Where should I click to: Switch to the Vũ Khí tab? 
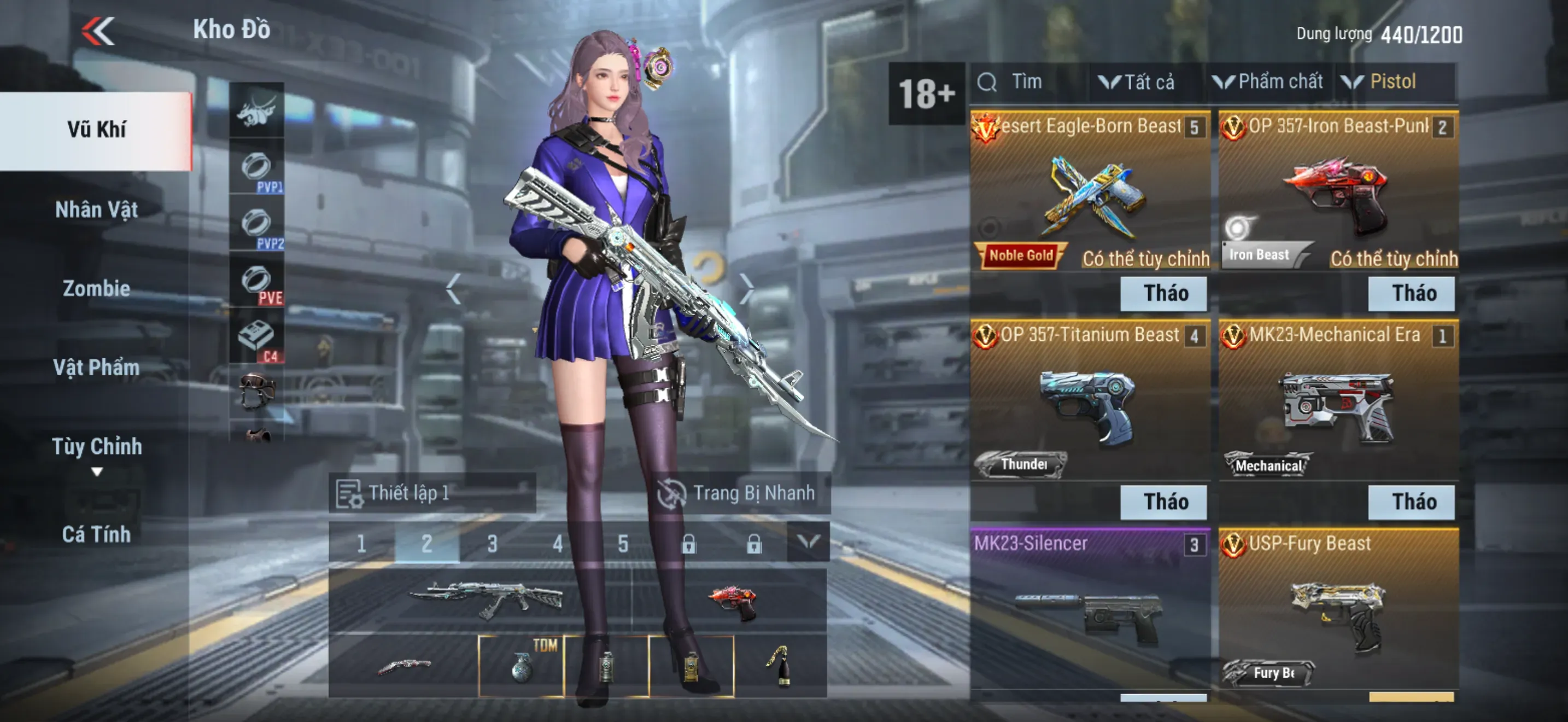[96, 130]
